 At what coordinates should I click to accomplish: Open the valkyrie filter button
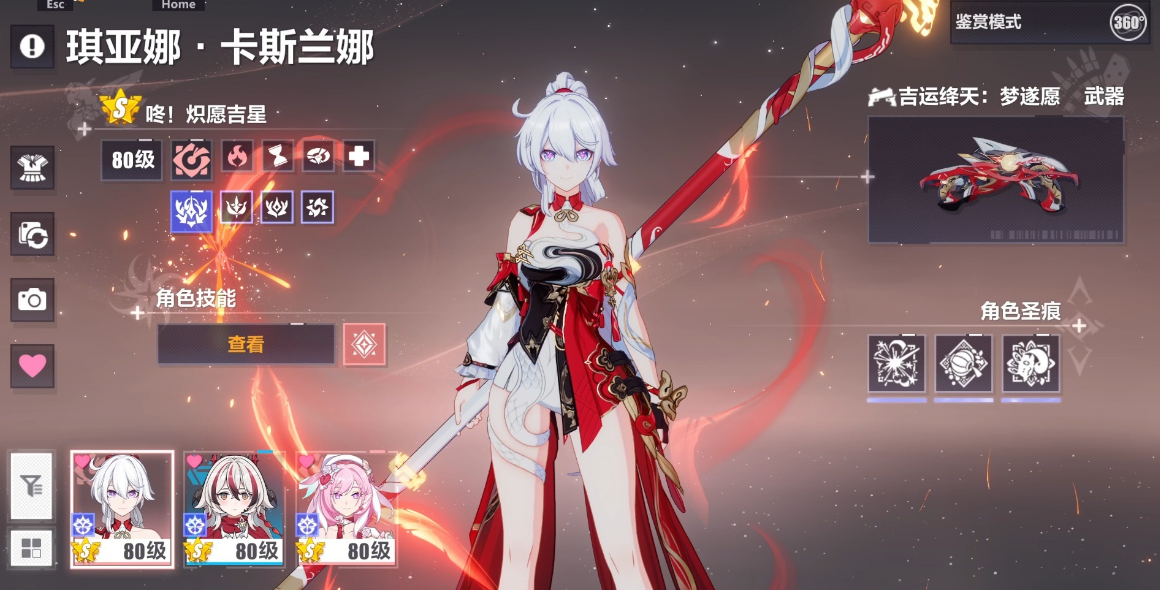point(32,487)
